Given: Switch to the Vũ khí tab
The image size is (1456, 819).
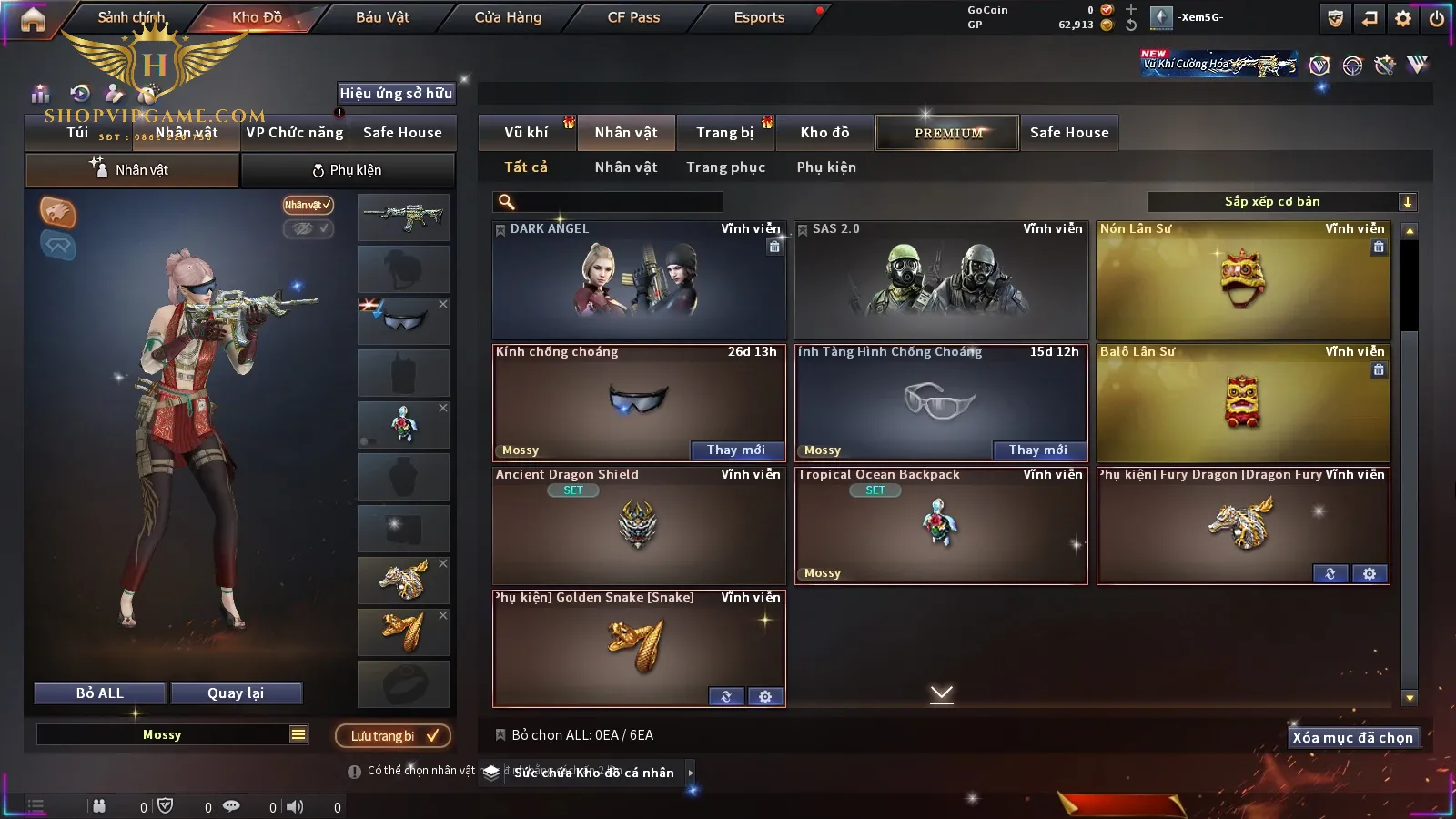Looking at the screenshot, I should click(x=526, y=133).
